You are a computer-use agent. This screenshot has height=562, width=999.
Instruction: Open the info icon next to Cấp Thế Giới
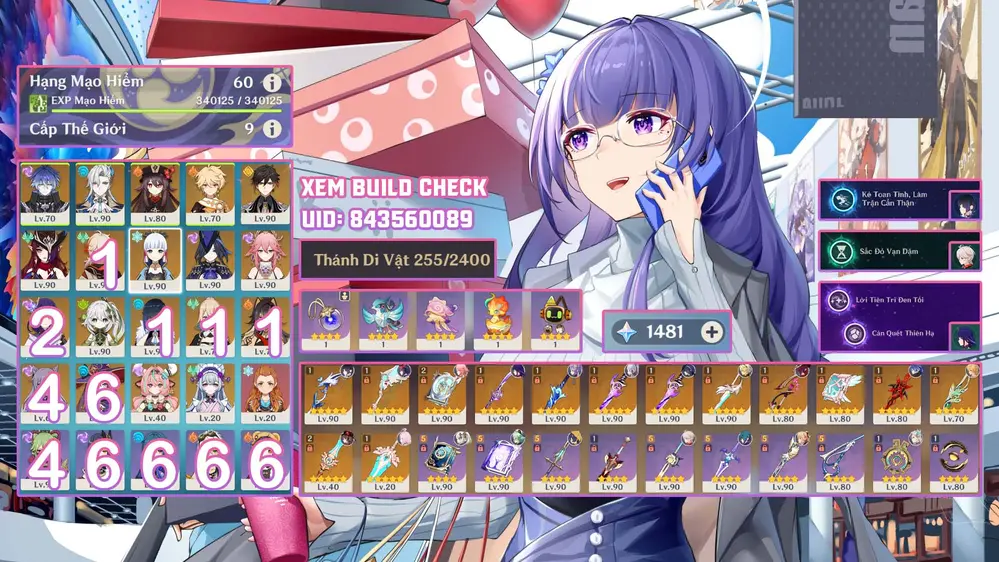271,129
